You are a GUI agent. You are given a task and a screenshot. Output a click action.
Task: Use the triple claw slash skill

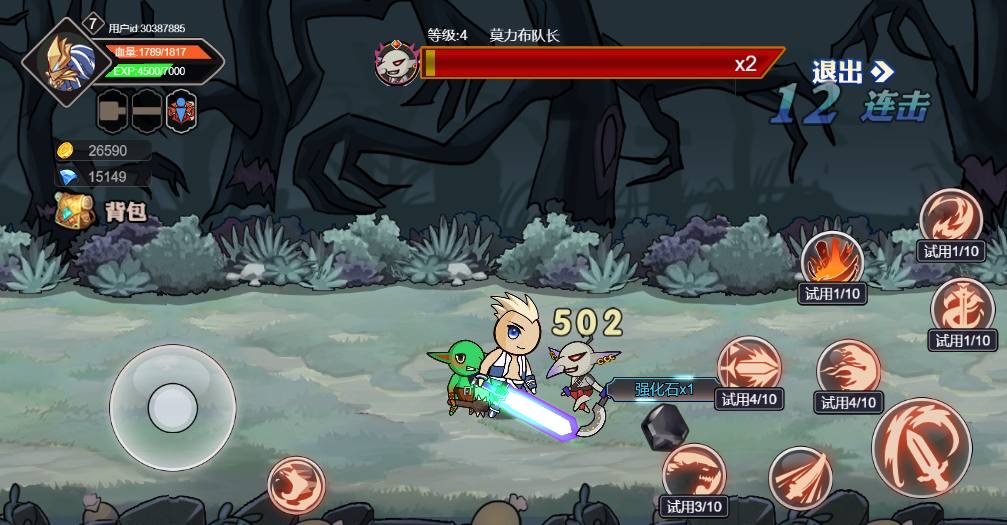point(800,477)
